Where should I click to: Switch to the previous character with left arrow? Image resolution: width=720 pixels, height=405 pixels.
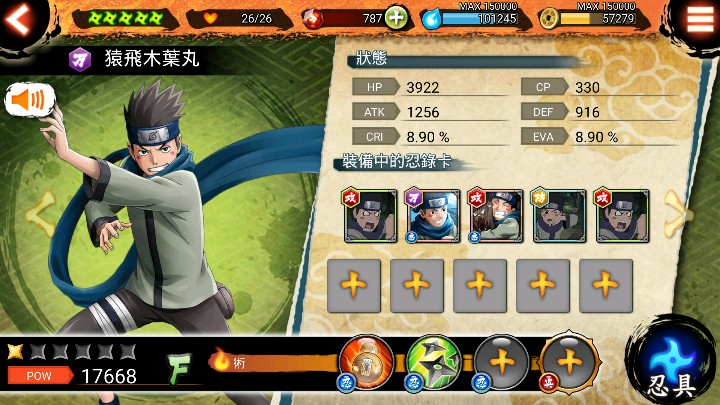40,213
